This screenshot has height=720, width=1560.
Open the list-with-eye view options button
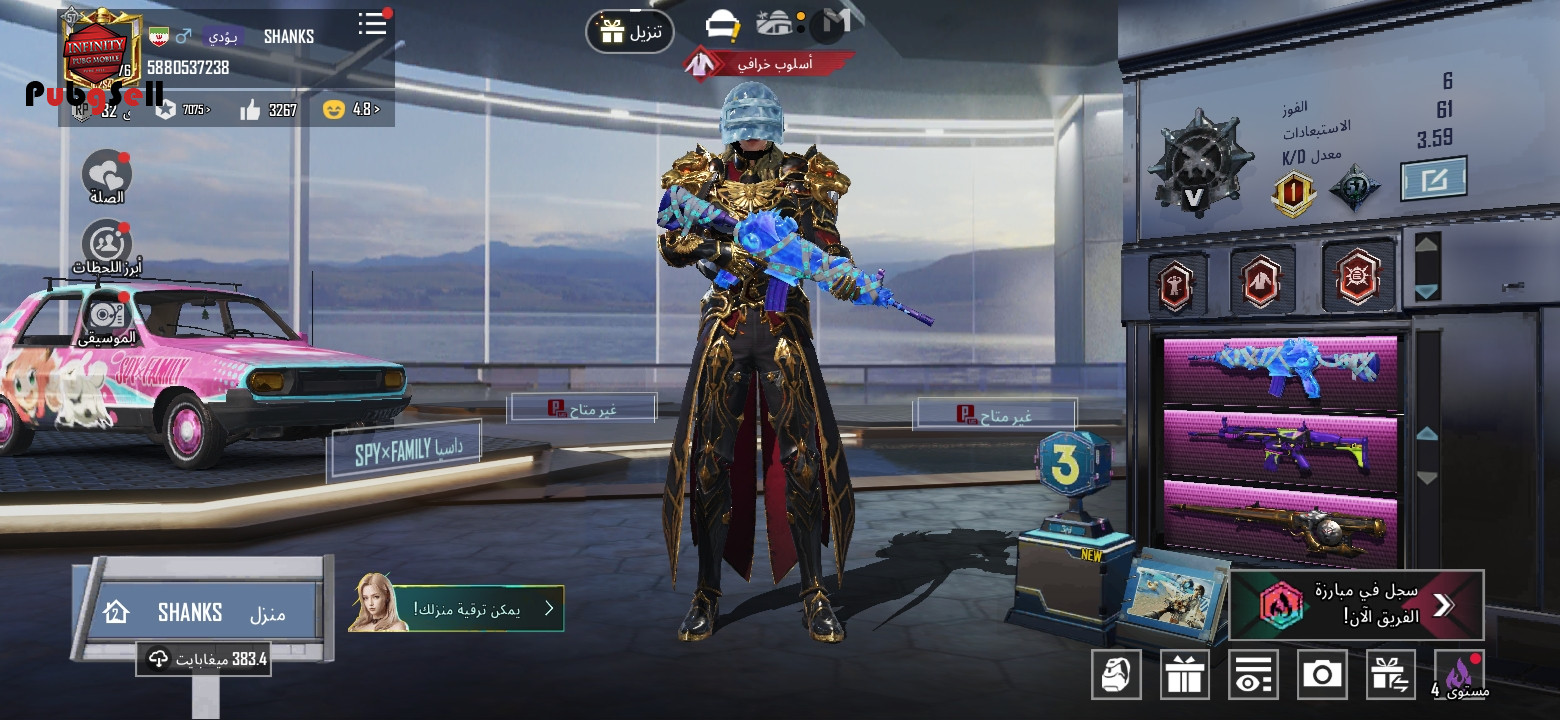[x=1253, y=675]
